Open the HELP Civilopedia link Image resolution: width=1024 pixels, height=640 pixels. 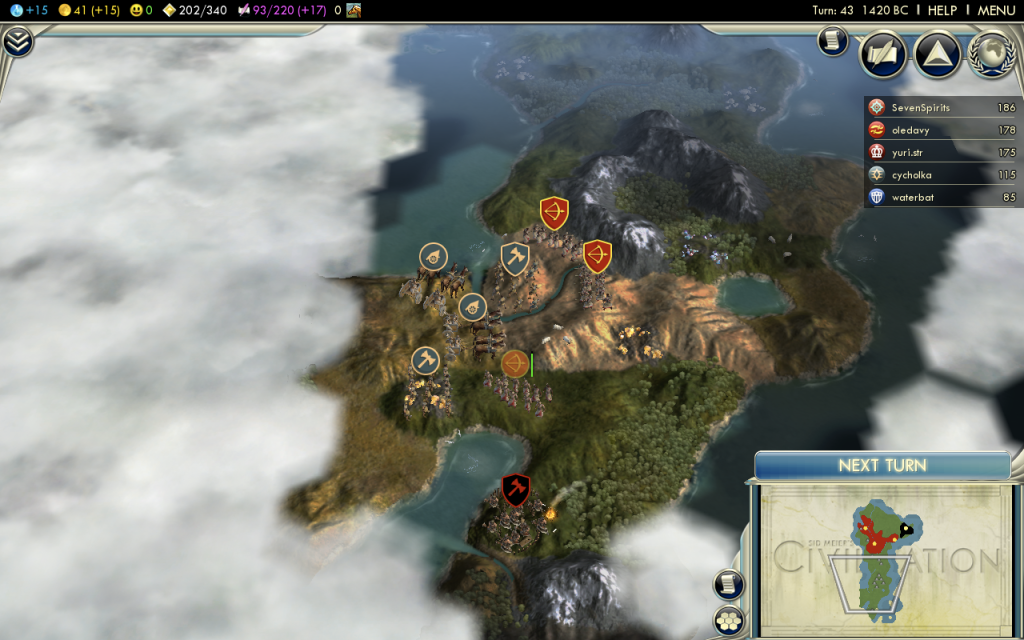pos(942,10)
